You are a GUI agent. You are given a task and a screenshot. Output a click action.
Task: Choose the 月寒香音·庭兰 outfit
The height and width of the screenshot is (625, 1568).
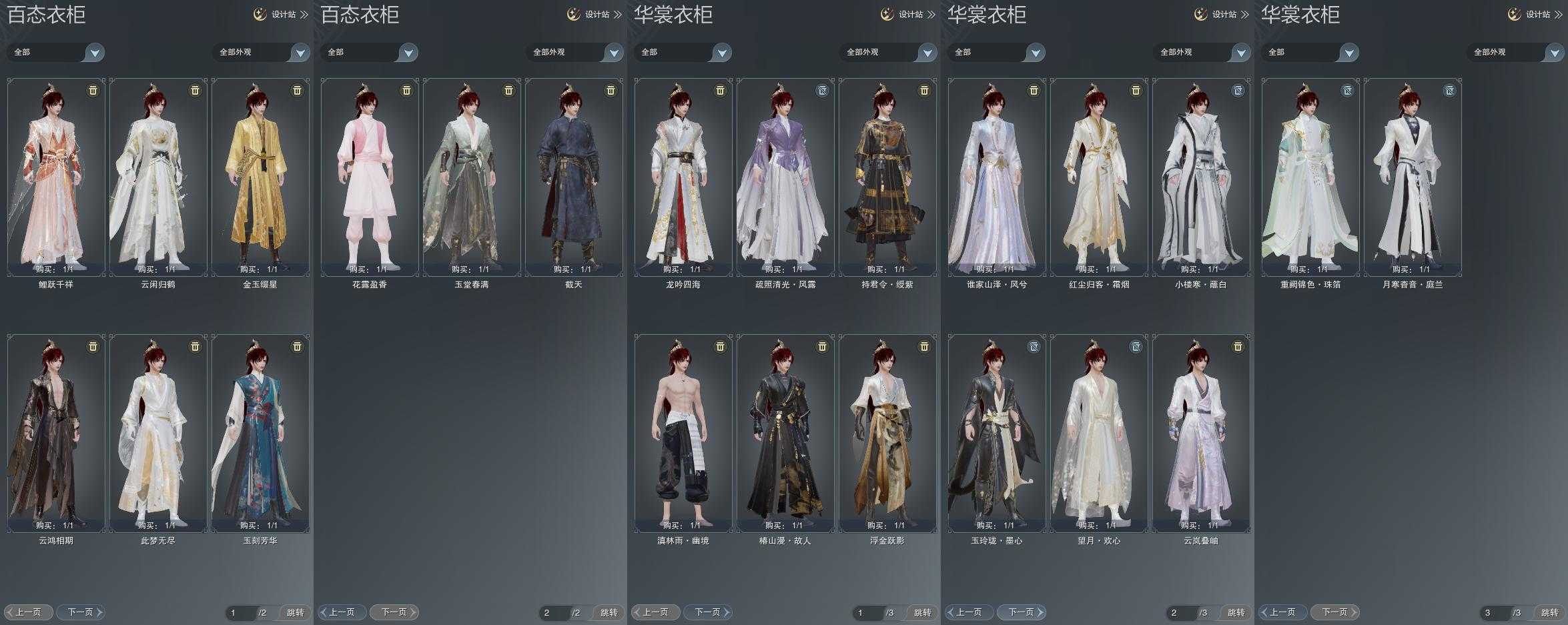click(x=1413, y=177)
